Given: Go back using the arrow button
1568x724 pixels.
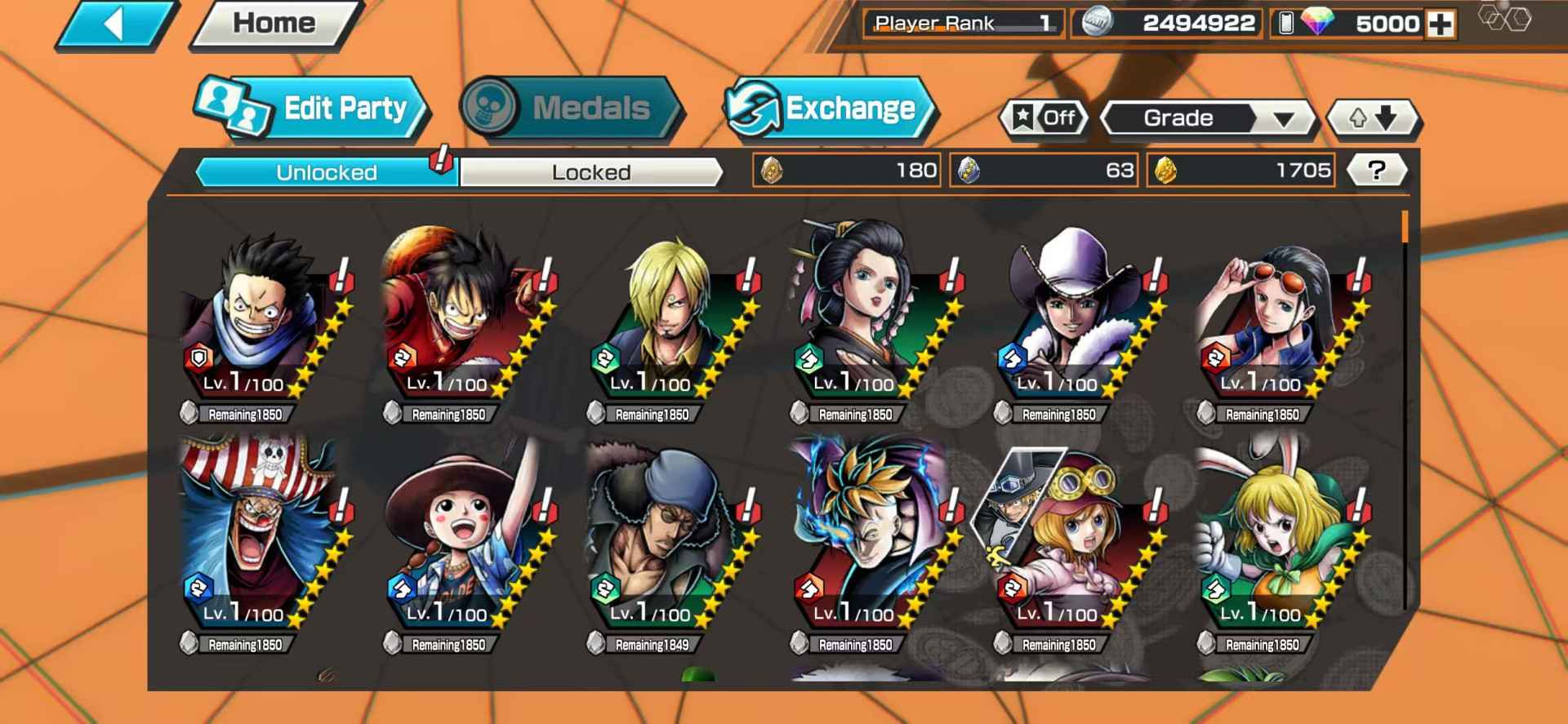Looking at the screenshot, I should coord(114,24).
